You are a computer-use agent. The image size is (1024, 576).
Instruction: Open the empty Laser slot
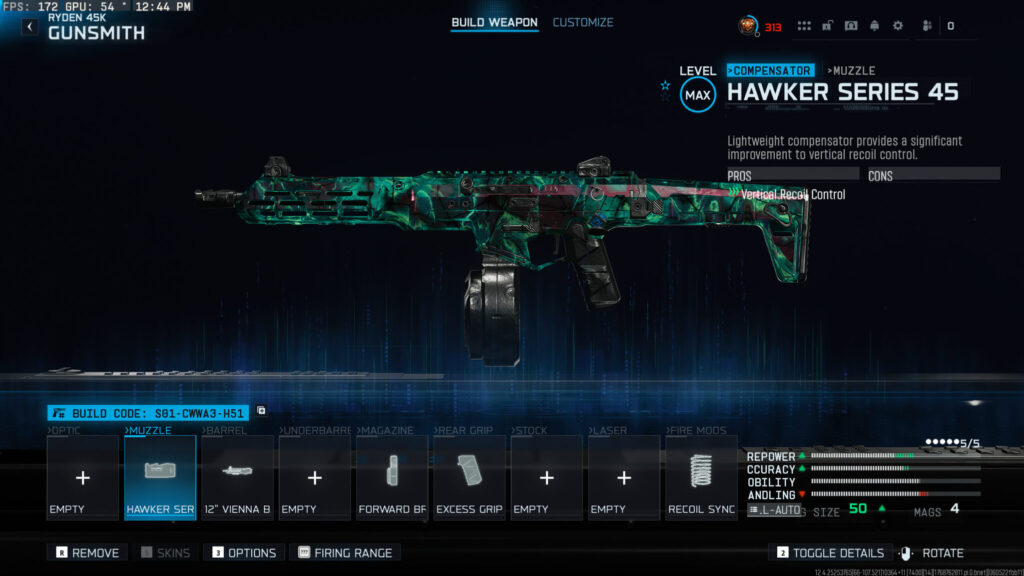[624, 478]
